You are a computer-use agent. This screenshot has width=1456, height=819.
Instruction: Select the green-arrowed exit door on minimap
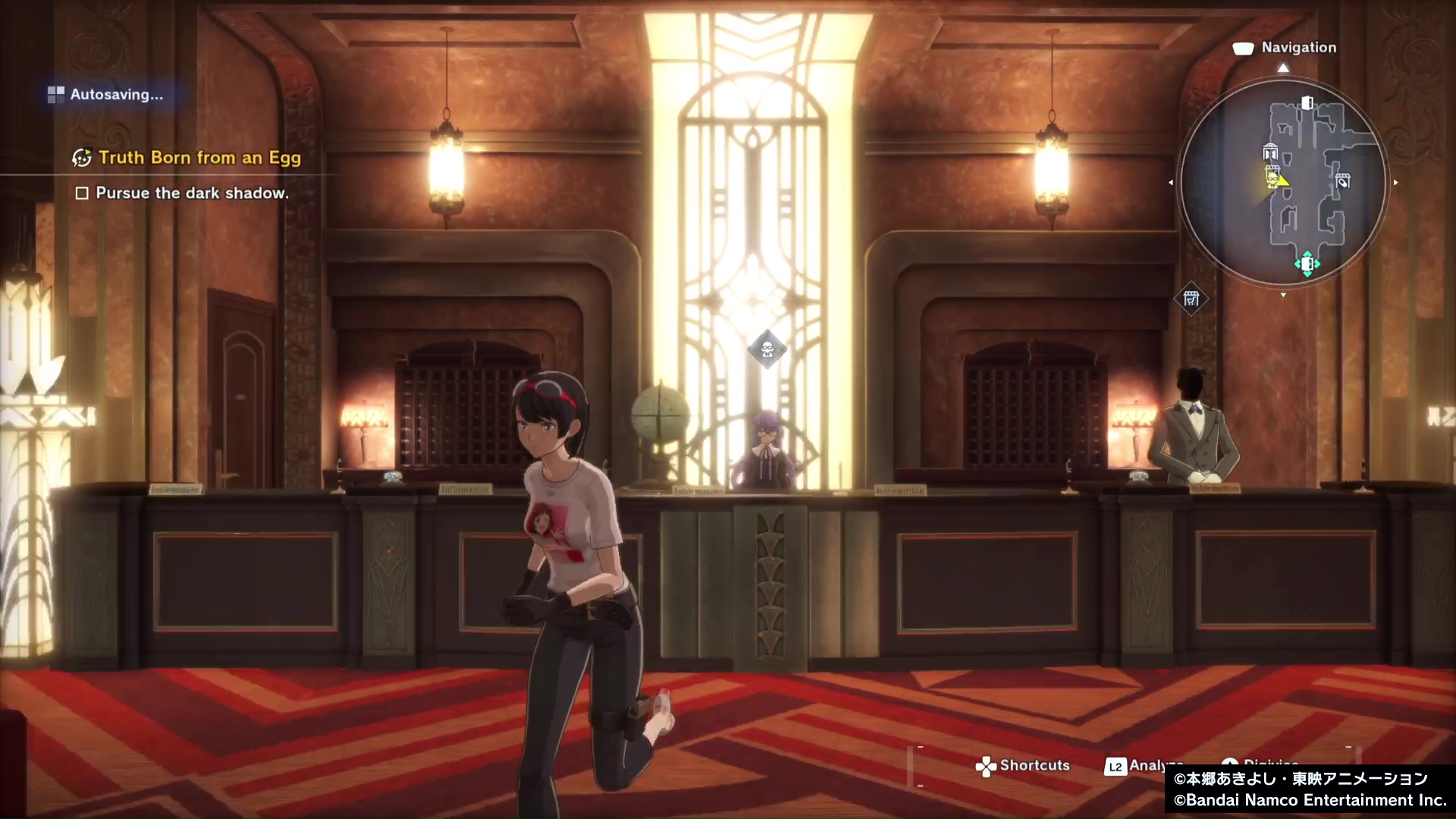pos(1307,264)
